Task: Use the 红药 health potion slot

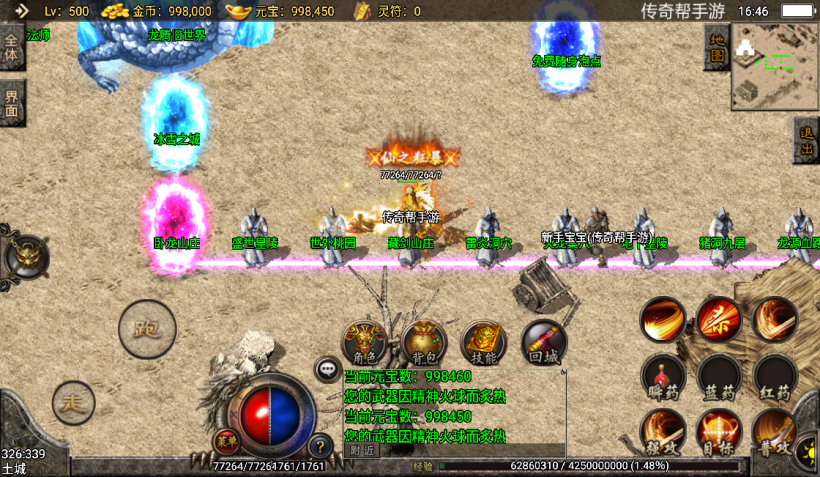Action: pyautogui.click(x=775, y=376)
